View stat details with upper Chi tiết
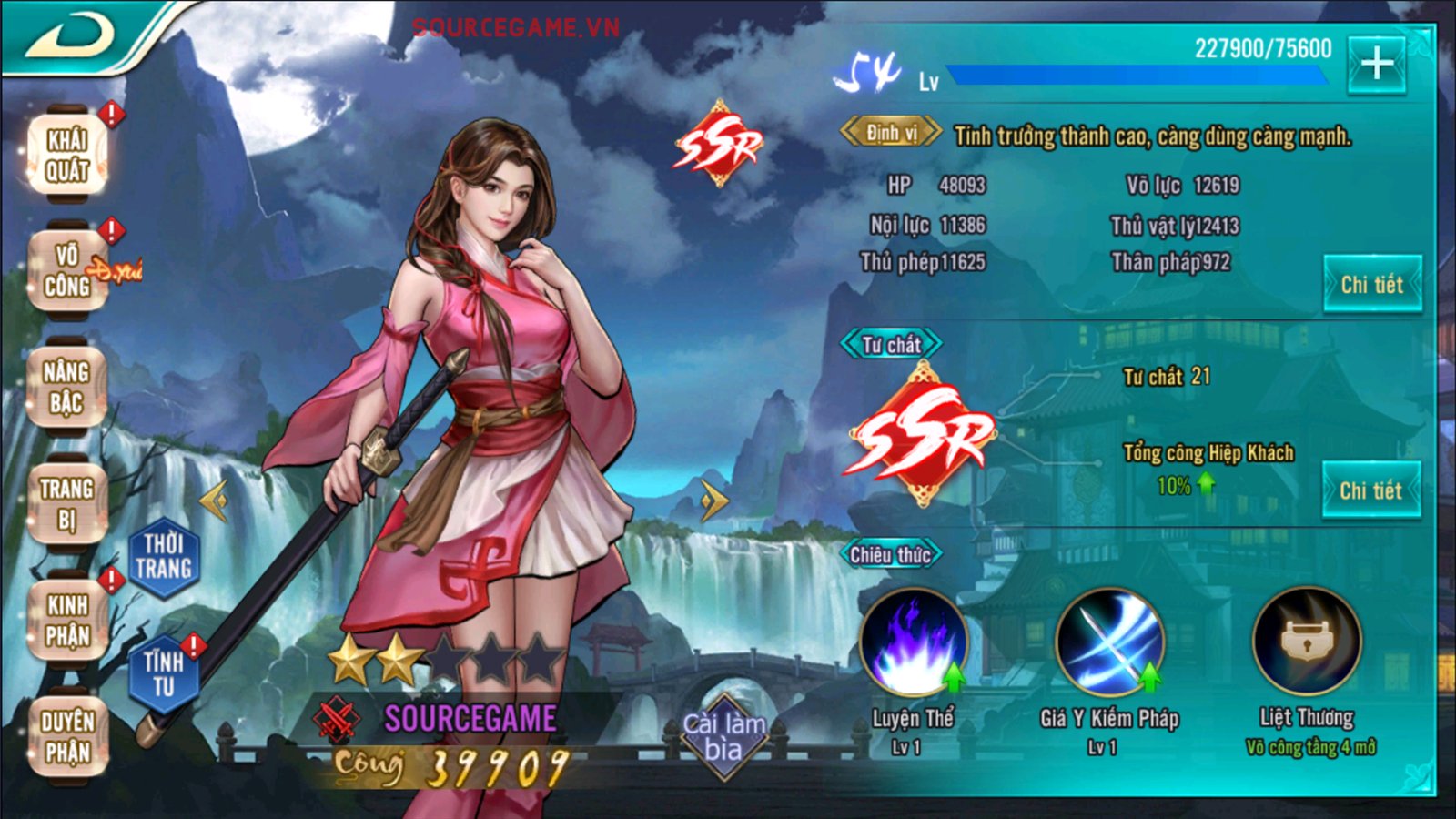Image resolution: width=1456 pixels, height=819 pixels. point(1372,285)
